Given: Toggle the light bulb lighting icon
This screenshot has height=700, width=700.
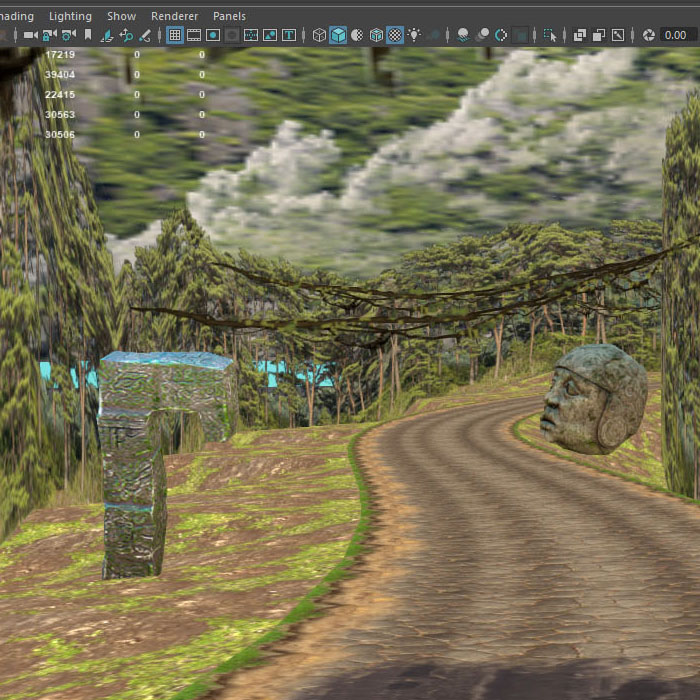Looking at the screenshot, I should (414, 35).
